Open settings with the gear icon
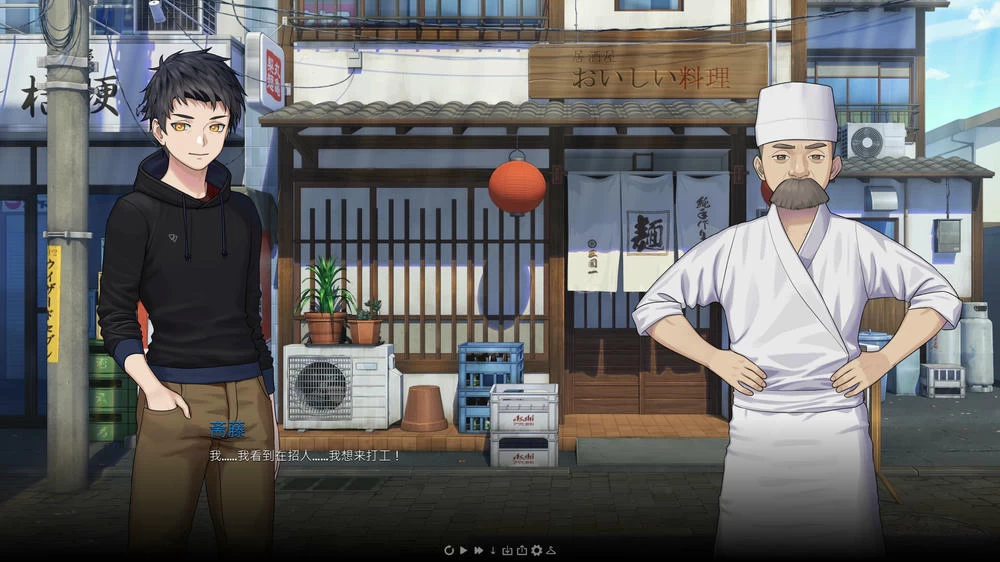The width and height of the screenshot is (1000, 562). pos(536,550)
